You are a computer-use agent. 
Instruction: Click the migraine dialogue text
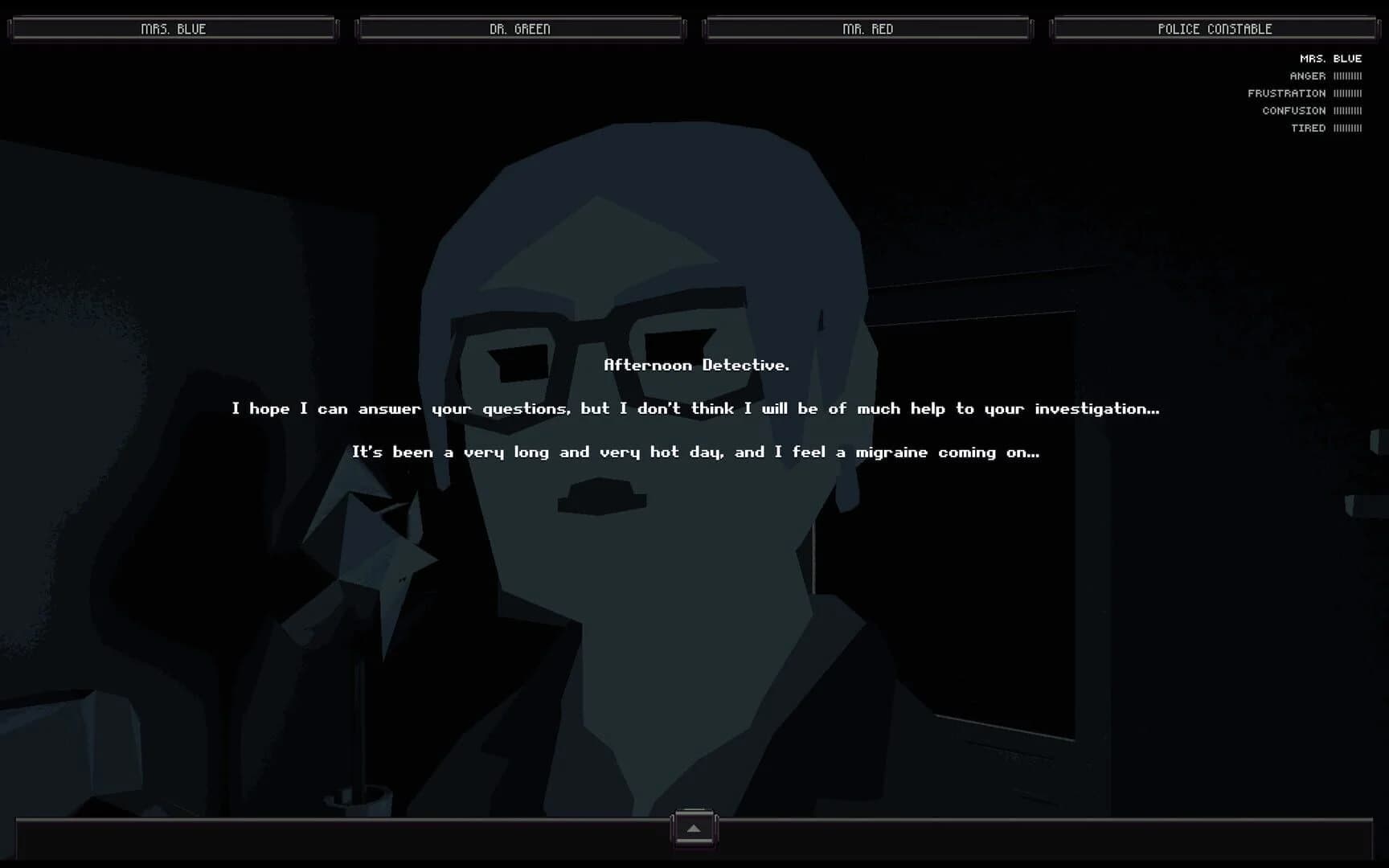pyautogui.click(x=695, y=452)
